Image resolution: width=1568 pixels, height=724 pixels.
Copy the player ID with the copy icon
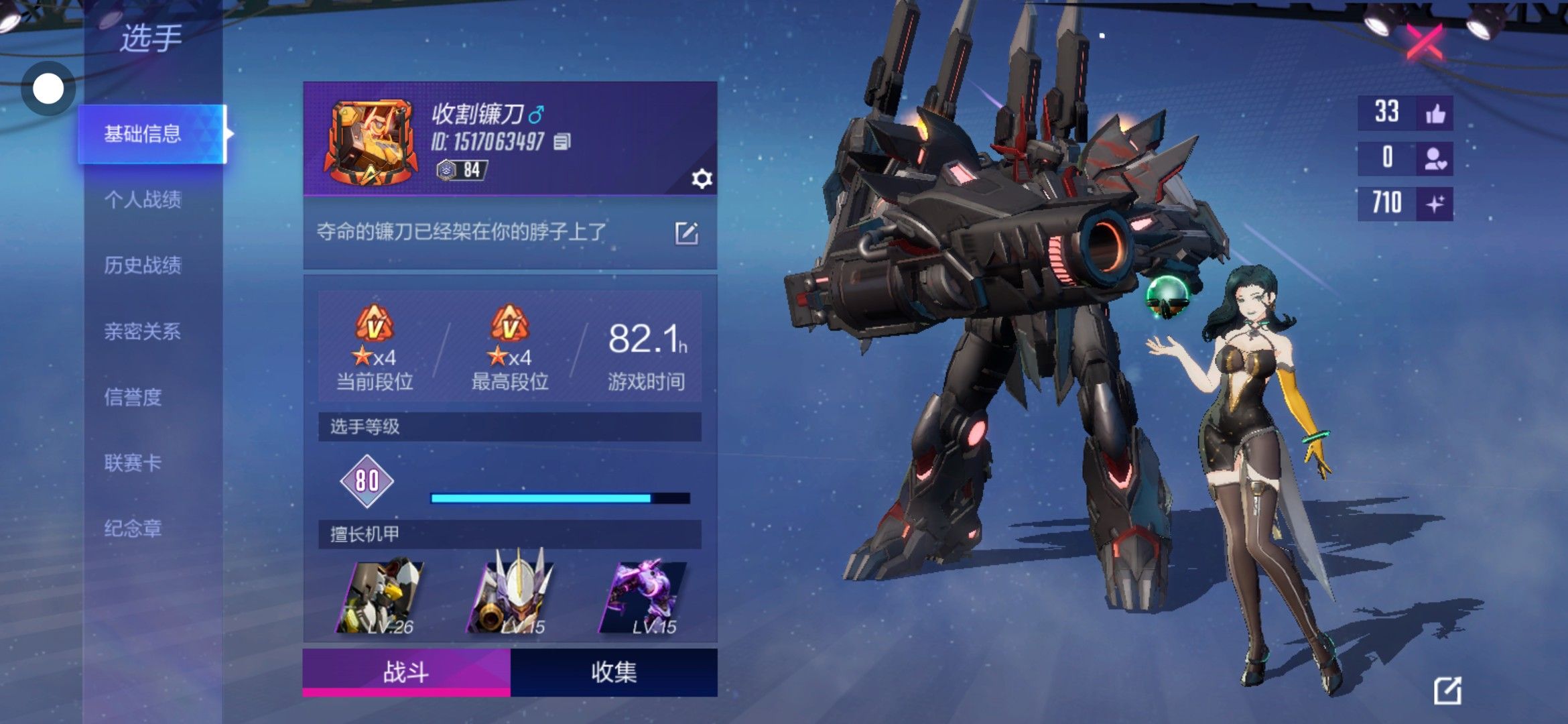[562, 141]
